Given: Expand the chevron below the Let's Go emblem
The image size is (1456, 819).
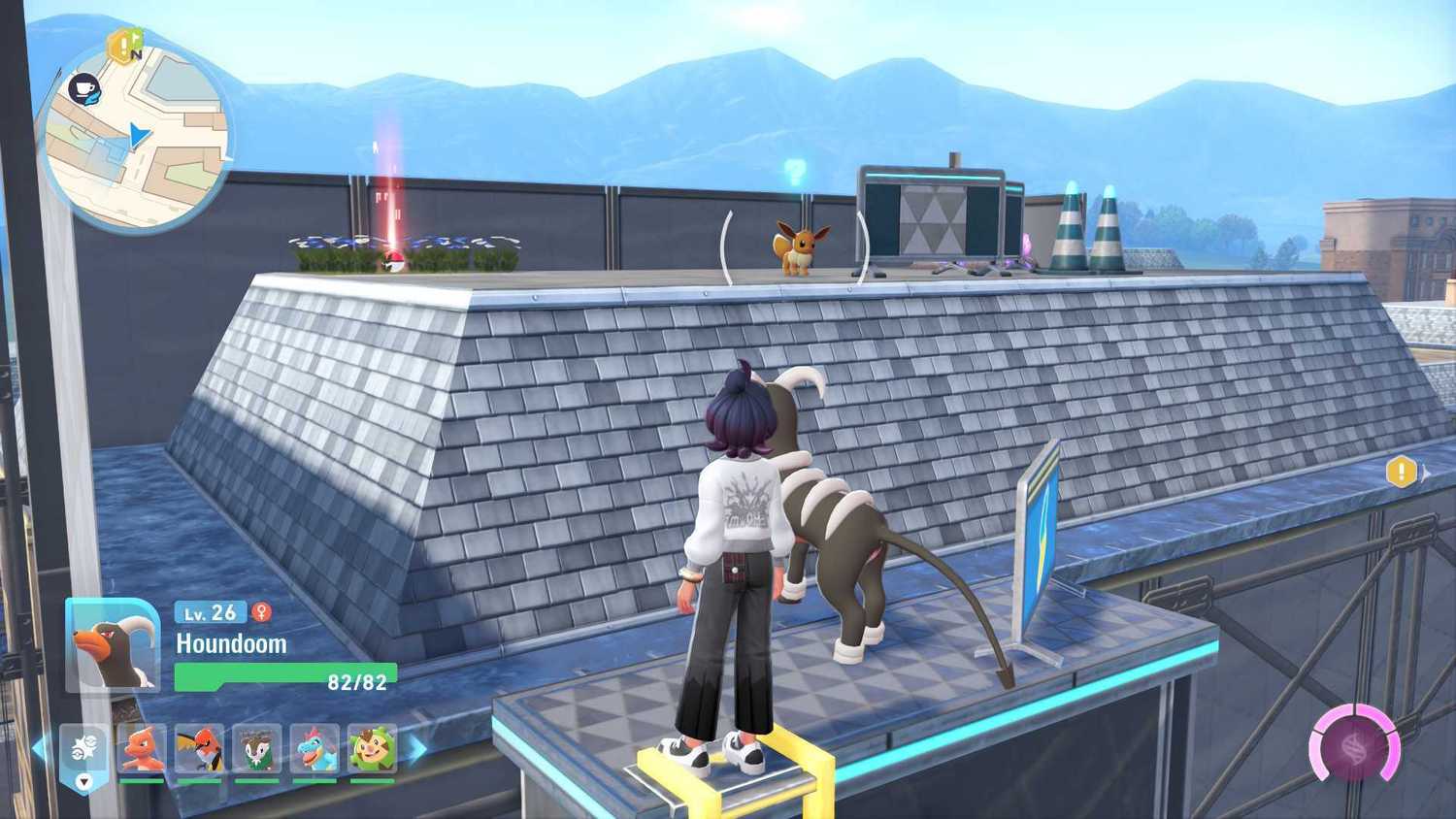Looking at the screenshot, I should click(83, 782).
